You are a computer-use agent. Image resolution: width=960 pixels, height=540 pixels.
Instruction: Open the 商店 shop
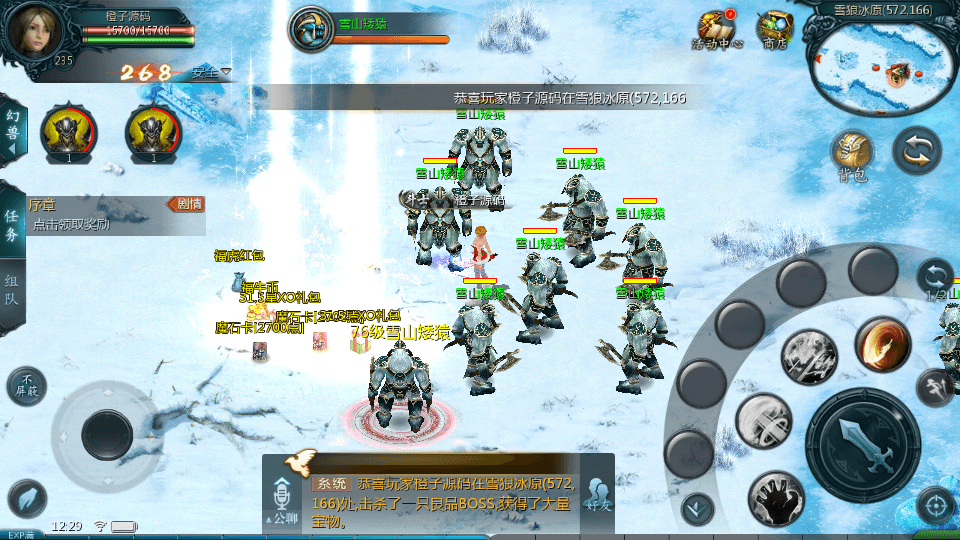point(774,30)
